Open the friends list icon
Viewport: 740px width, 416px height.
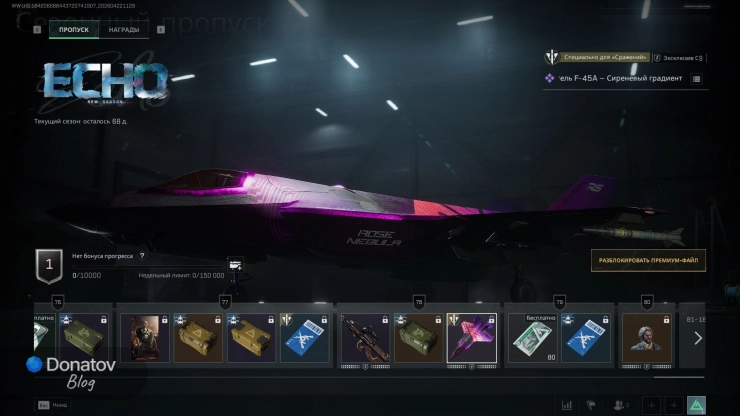tap(621, 405)
